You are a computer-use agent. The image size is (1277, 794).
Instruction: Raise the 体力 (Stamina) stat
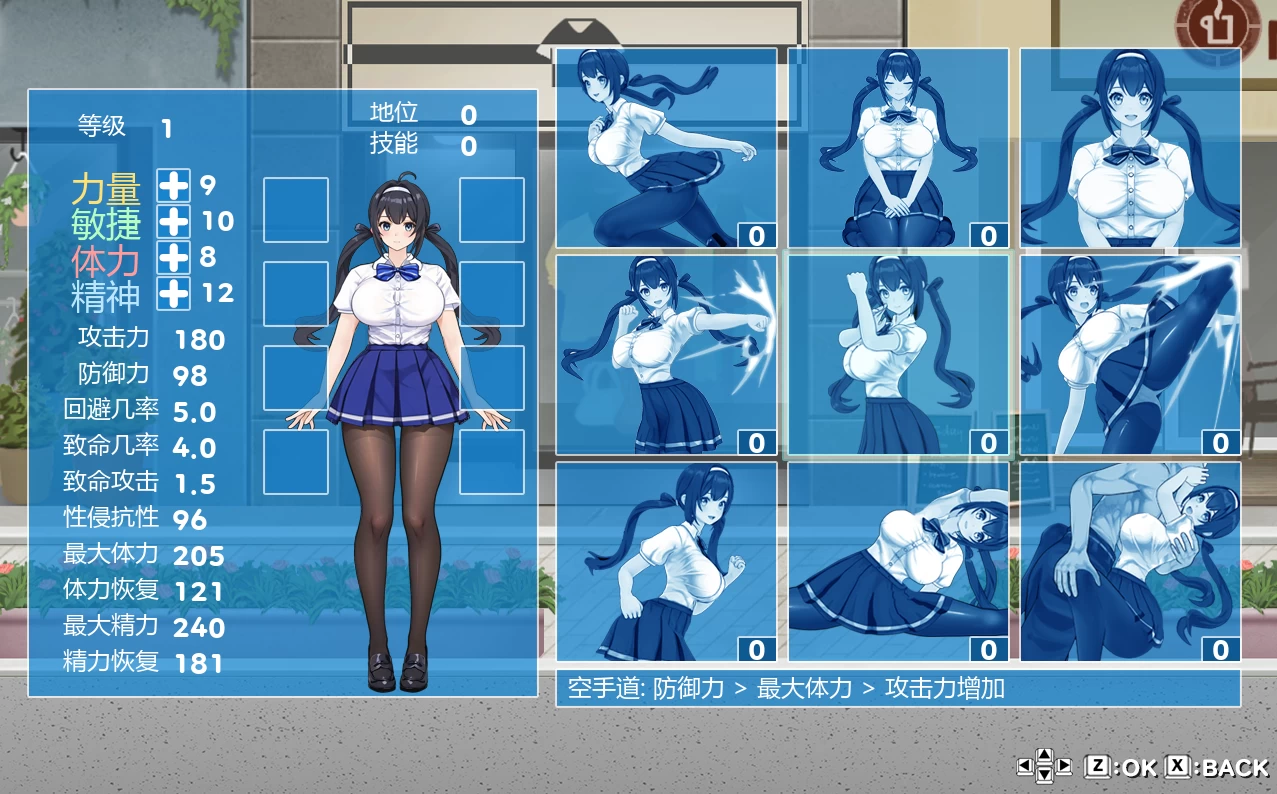pos(174,257)
